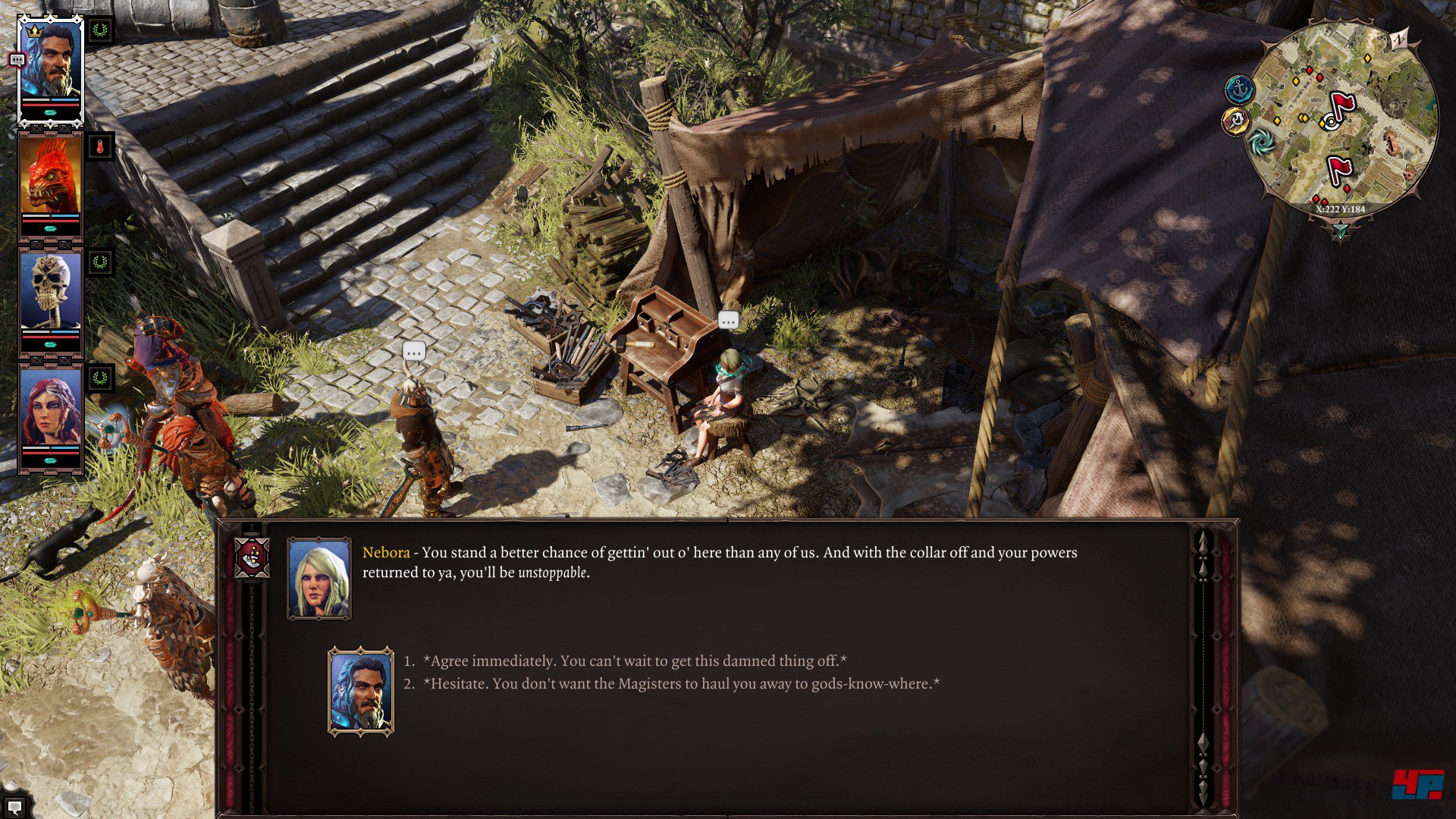This screenshot has width=1456, height=819.
Task: Open the chat bubble in the bottom-left corner
Action: click(14, 807)
